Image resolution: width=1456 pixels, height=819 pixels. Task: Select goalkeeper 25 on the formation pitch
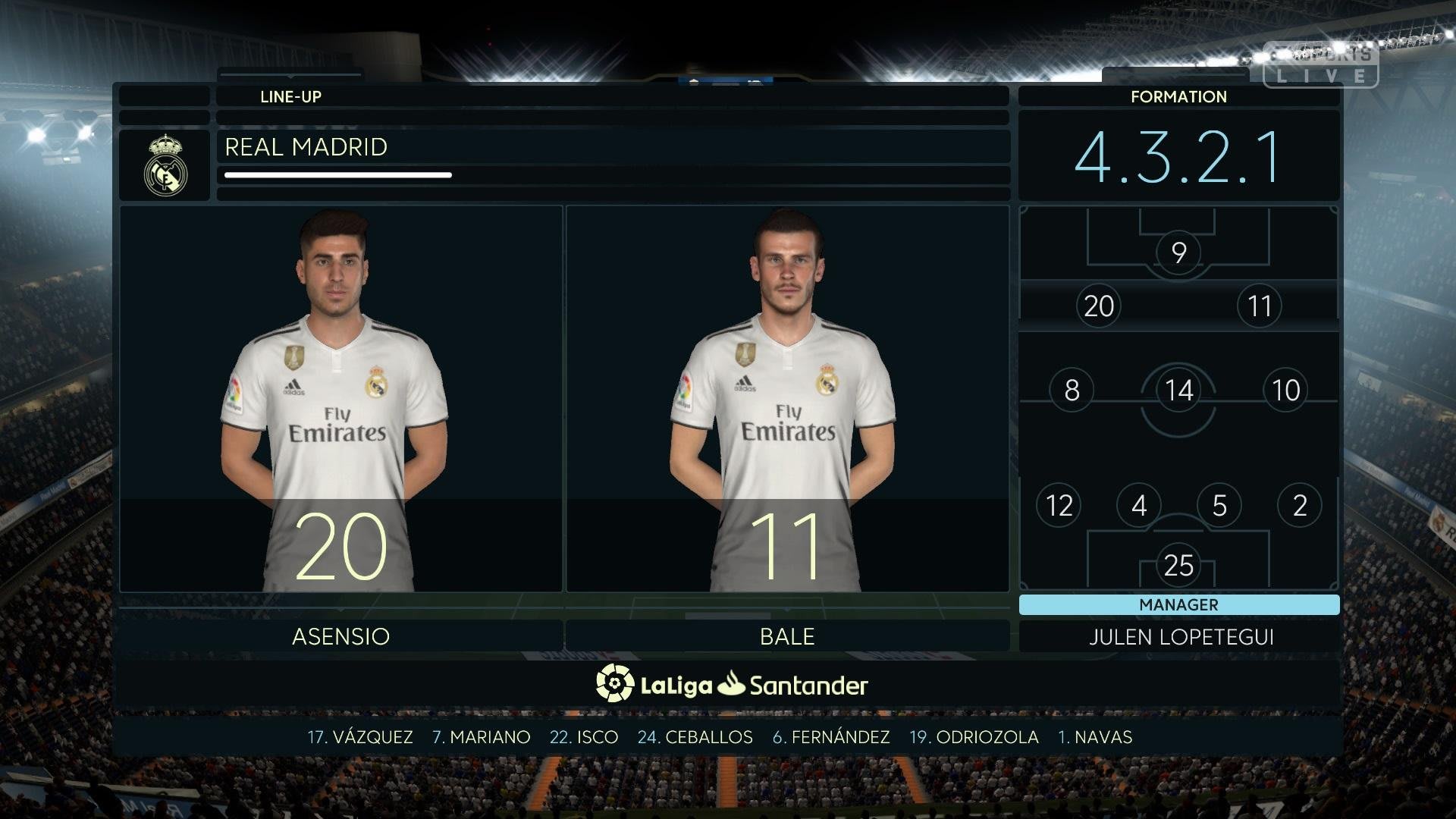[x=1178, y=565]
